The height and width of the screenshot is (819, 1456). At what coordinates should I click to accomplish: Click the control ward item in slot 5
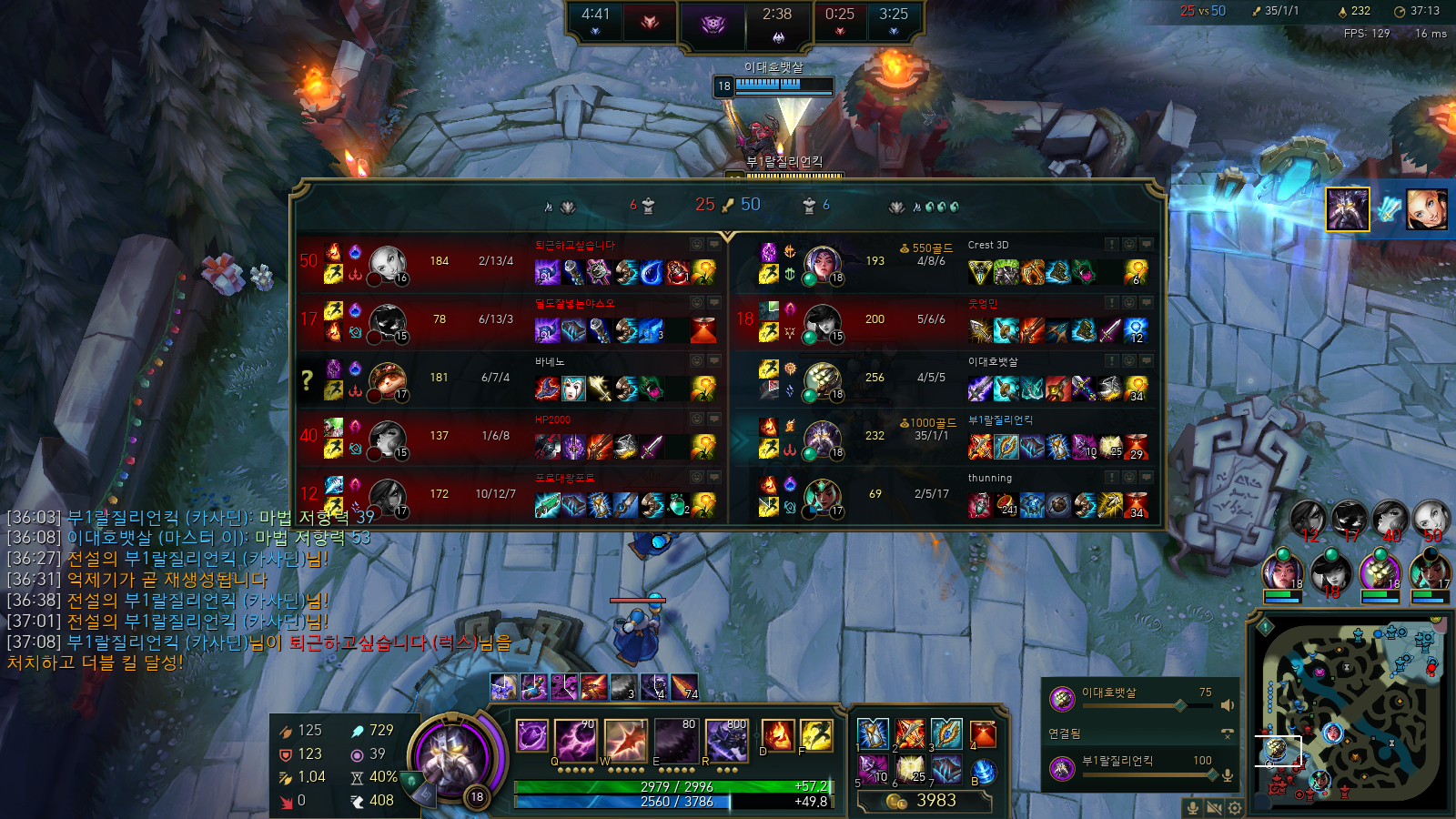tap(873, 770)
